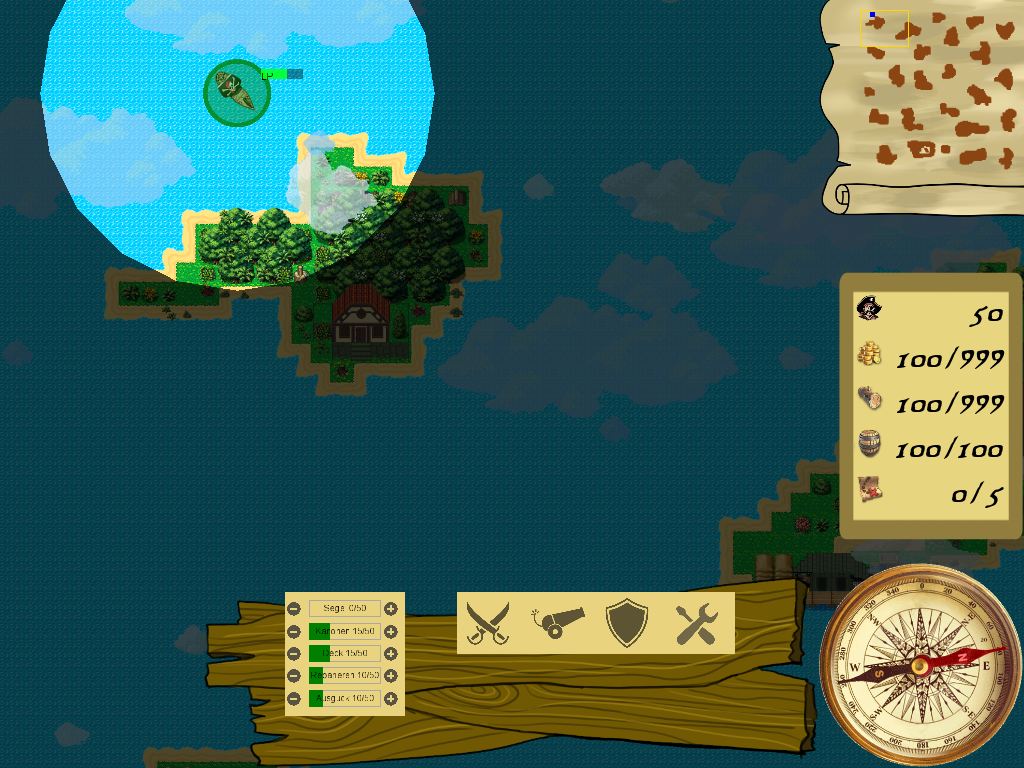Increase crew assigned to Segel

point(391,608)
